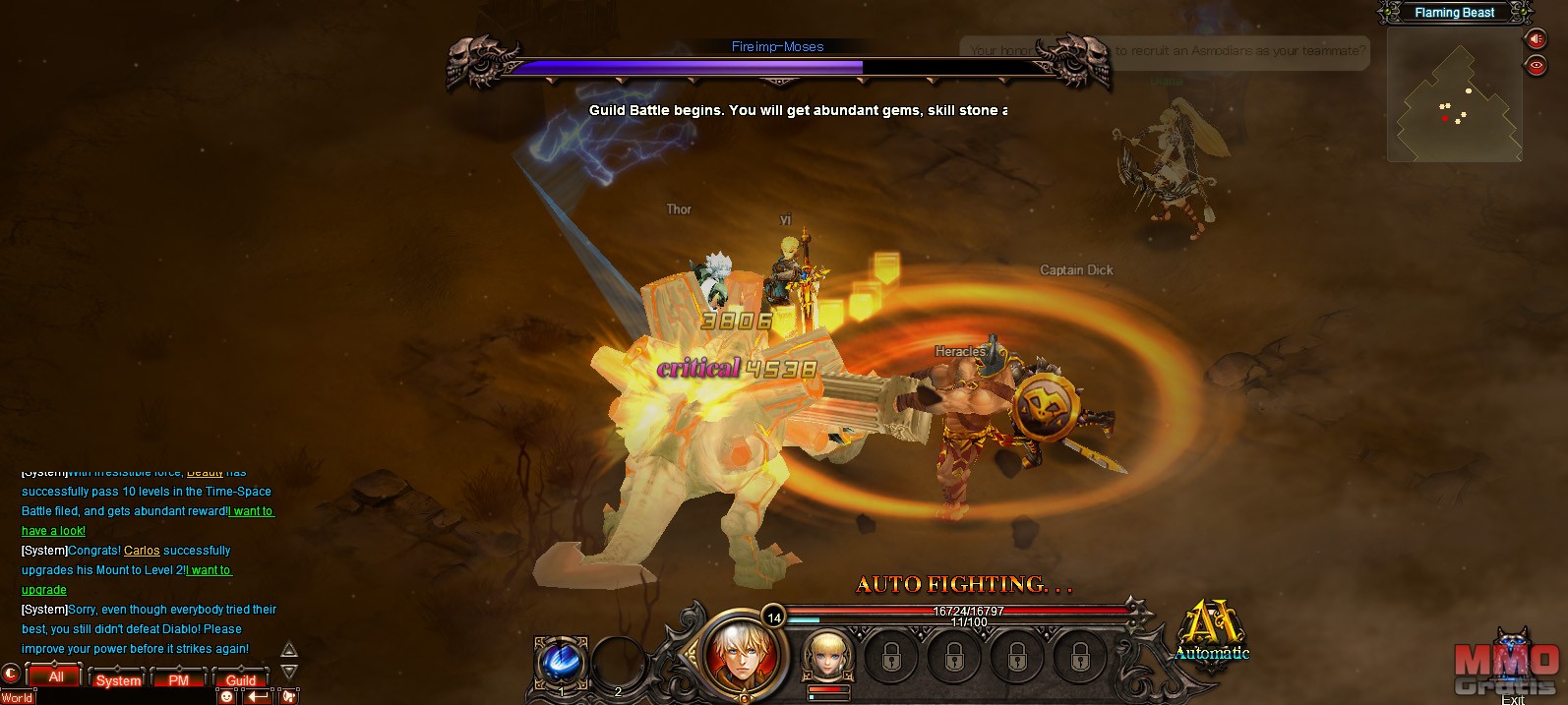
Task: Change the World chat channel selector
Action: point(18,698)
